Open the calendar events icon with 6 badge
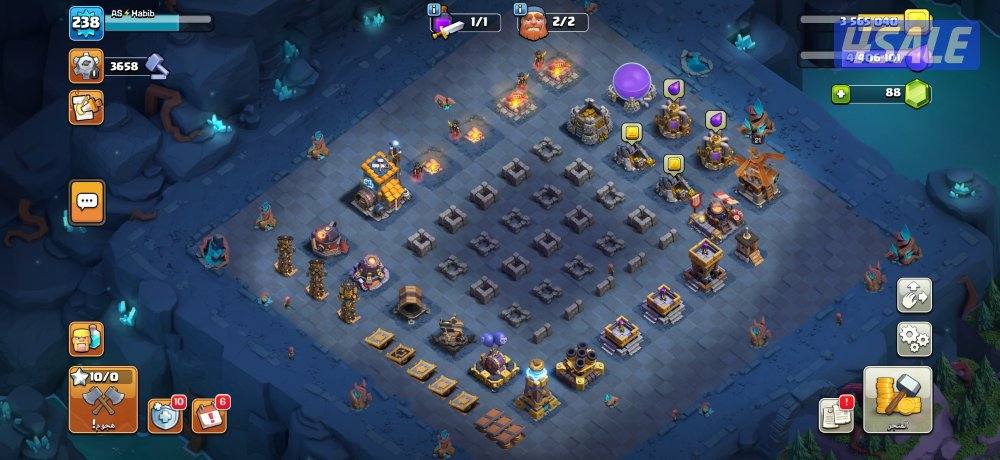1000x460 pixels. click(208, 415)
